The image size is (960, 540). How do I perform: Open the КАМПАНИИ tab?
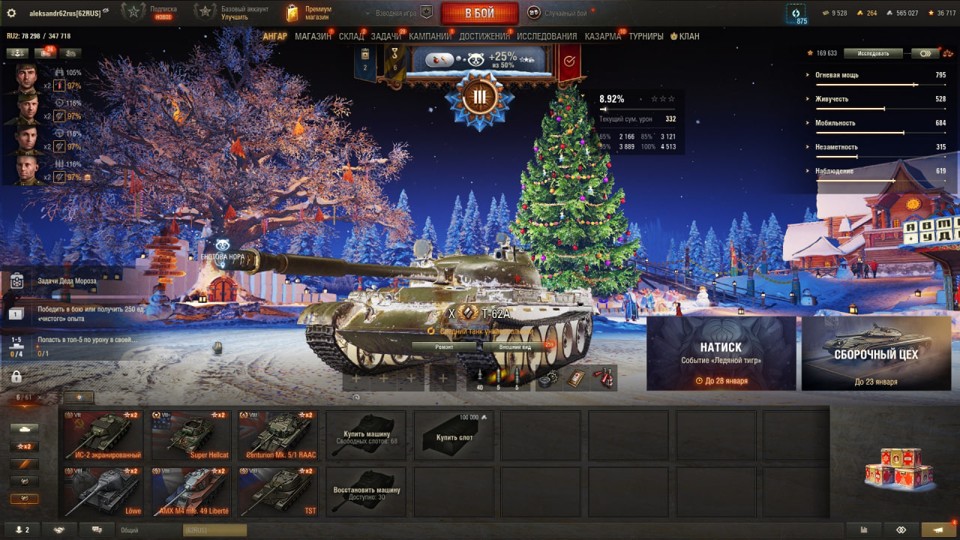coord(429,37)
